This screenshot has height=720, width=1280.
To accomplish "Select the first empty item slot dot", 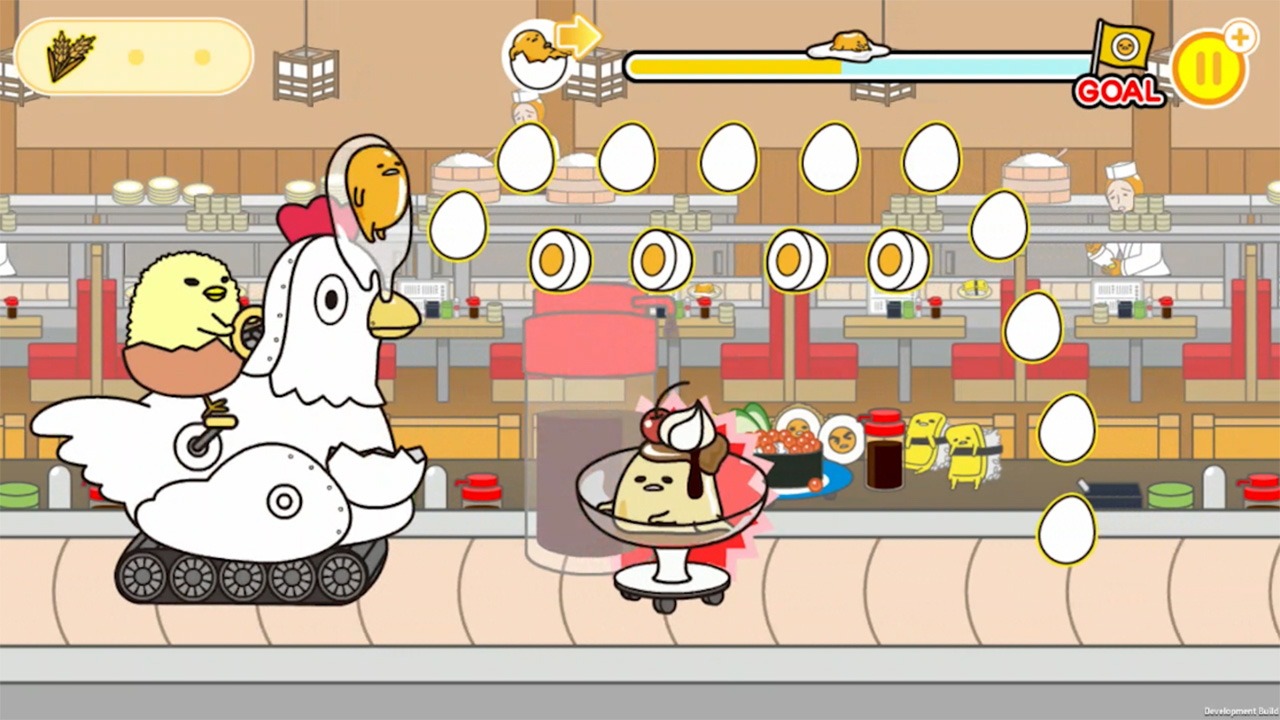I will coord(136,59).
